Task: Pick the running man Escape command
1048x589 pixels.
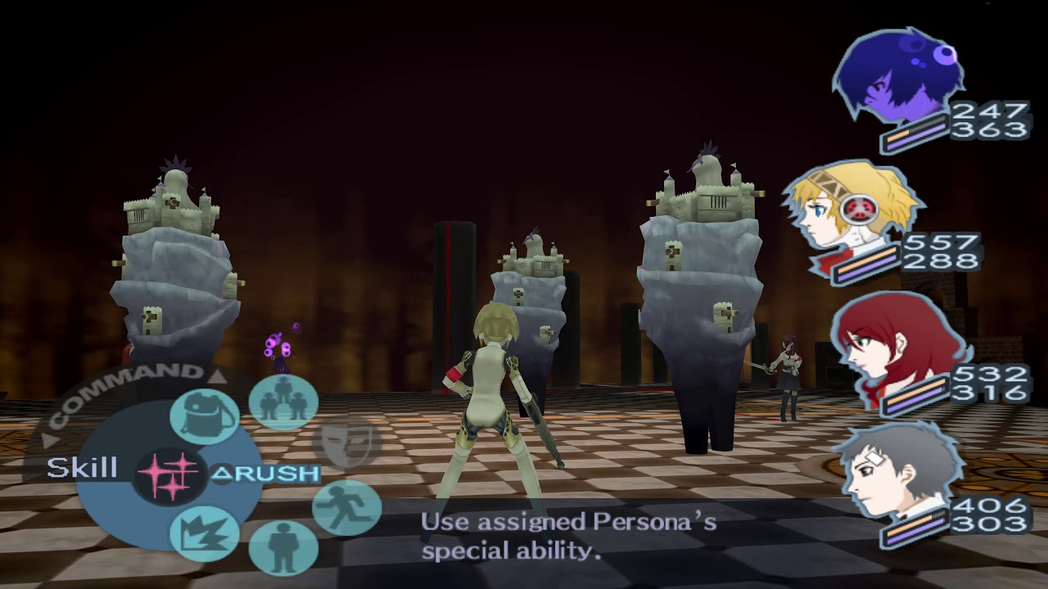Action: (x=347, y=508)
